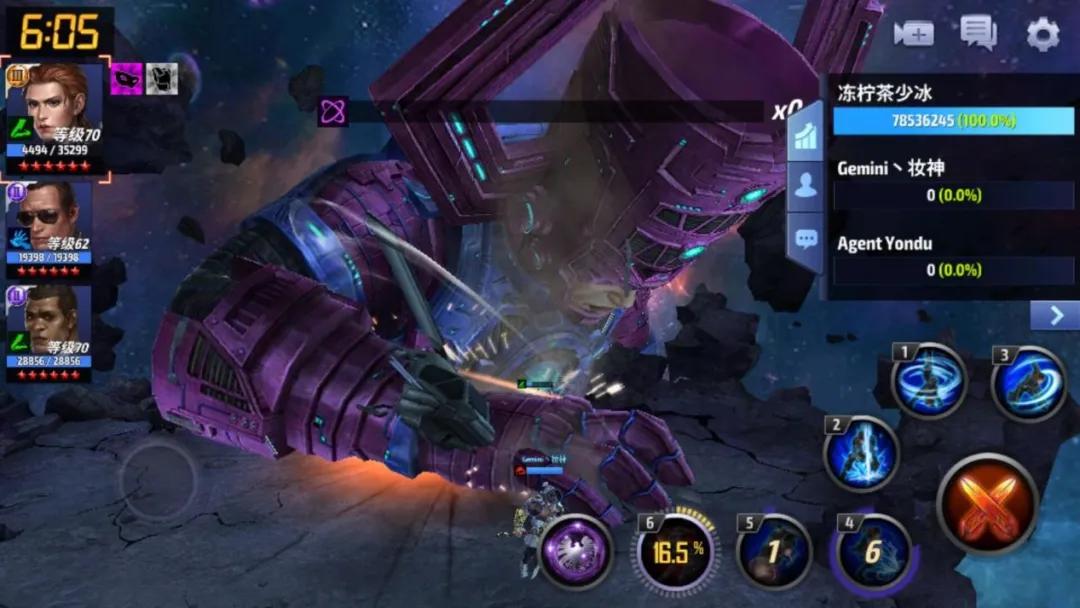Collapse the damage panel with the arrow
1080x608 pixels.
1055,316
